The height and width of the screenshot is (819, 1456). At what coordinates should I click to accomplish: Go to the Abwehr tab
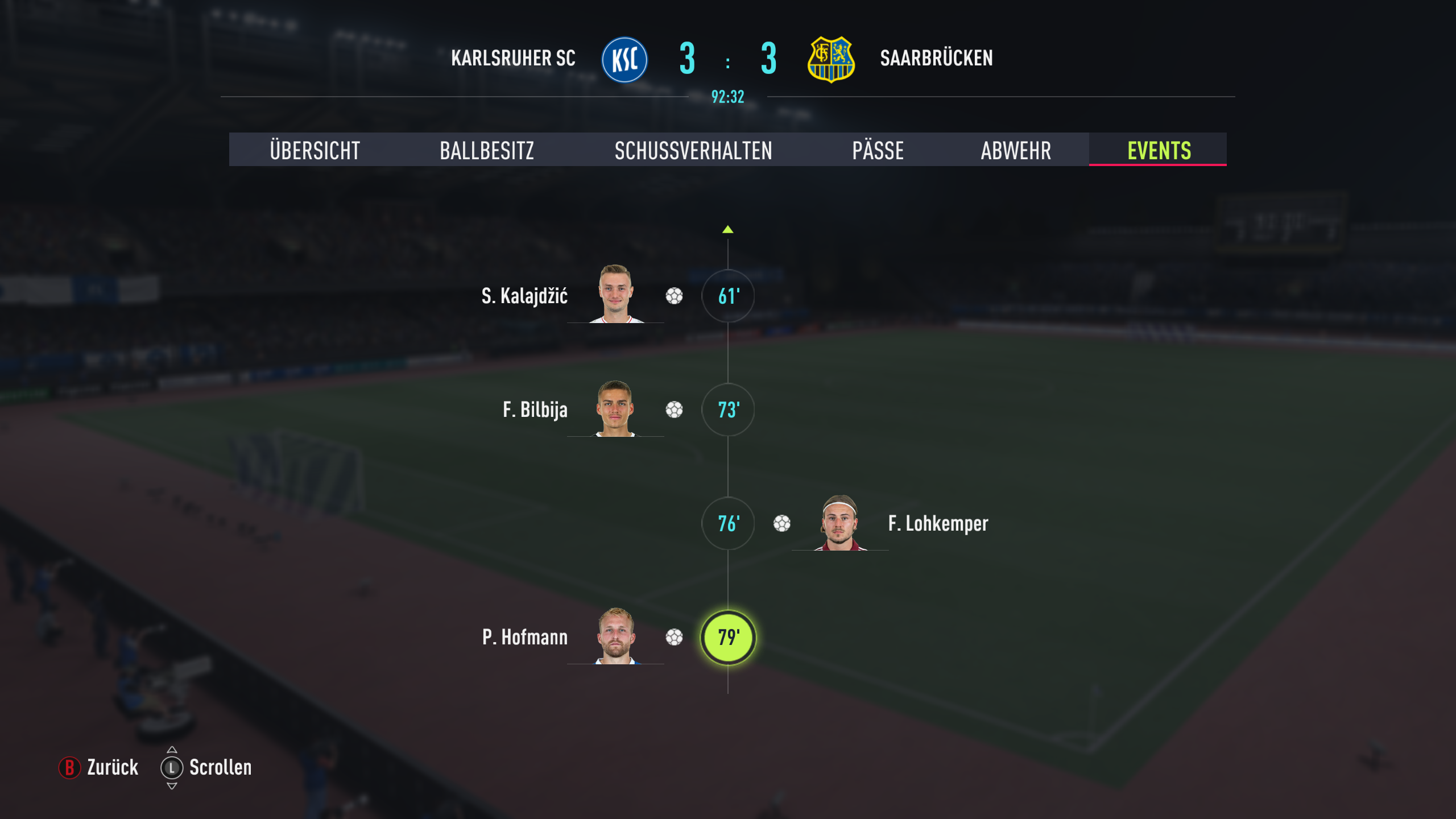click(x=1016, y=150)
